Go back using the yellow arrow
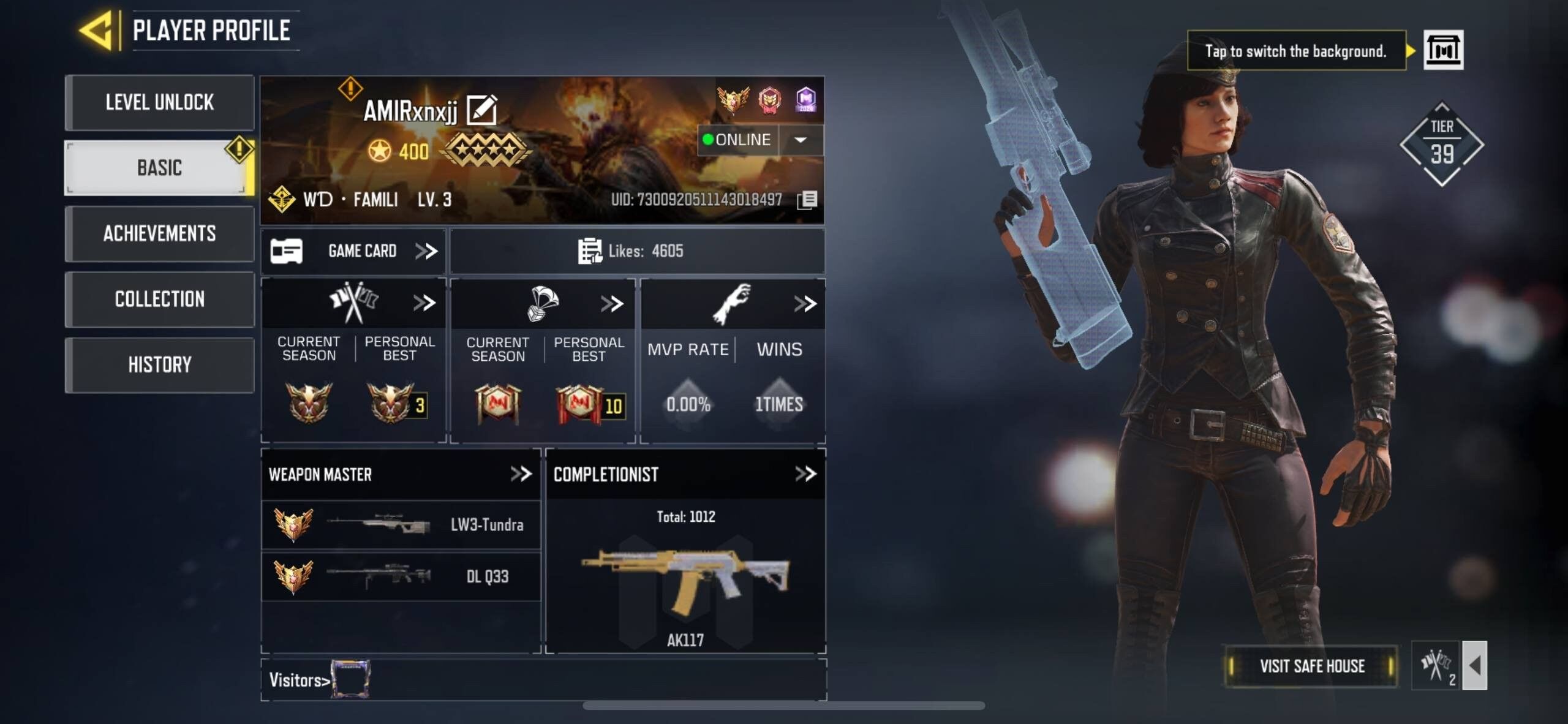 pyautogui.click(x=98, y=29)
